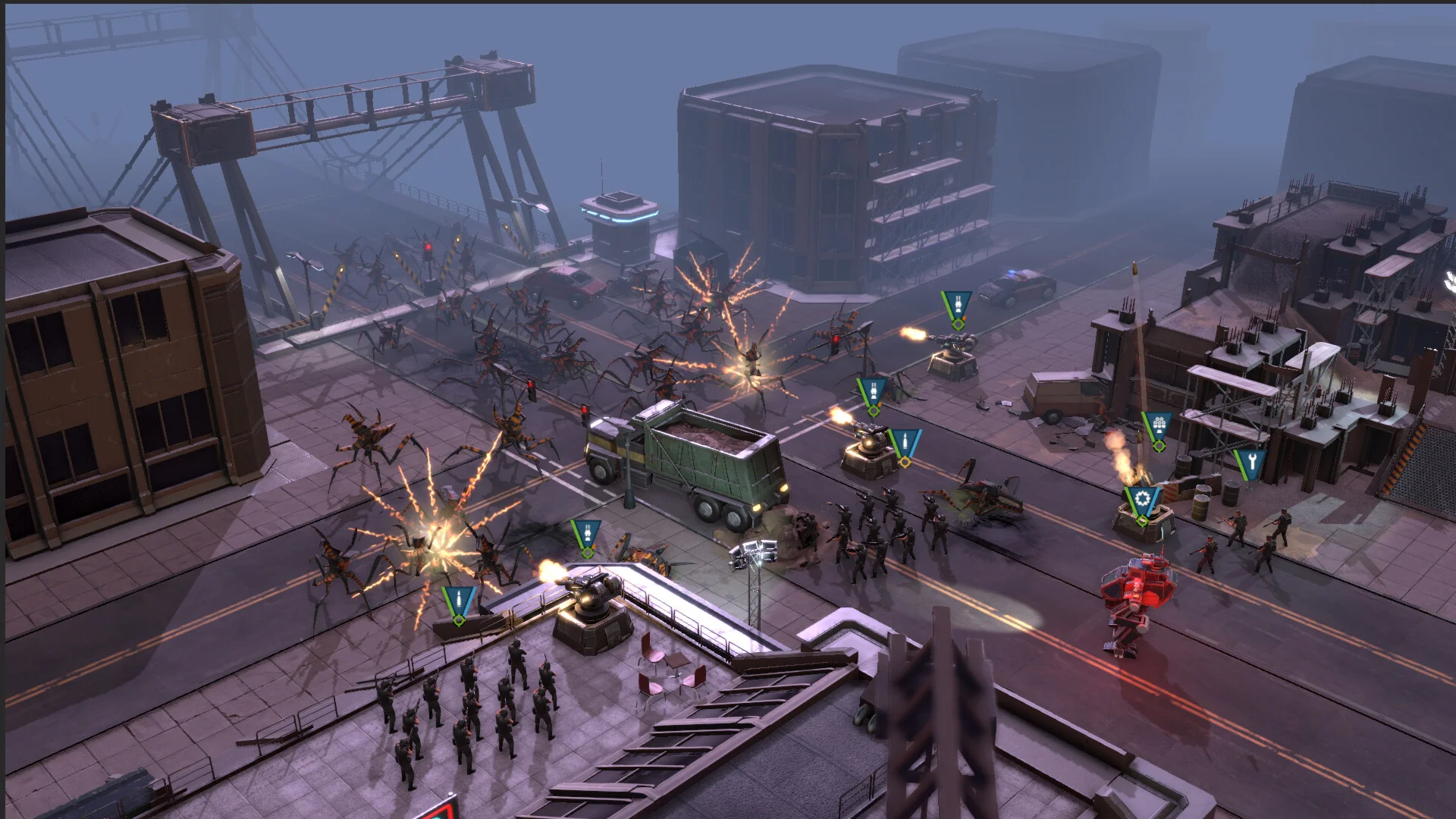Click the rocket cluster turret marker
This screenshot has width=1456, height=819.
[x=1157, y=428]
